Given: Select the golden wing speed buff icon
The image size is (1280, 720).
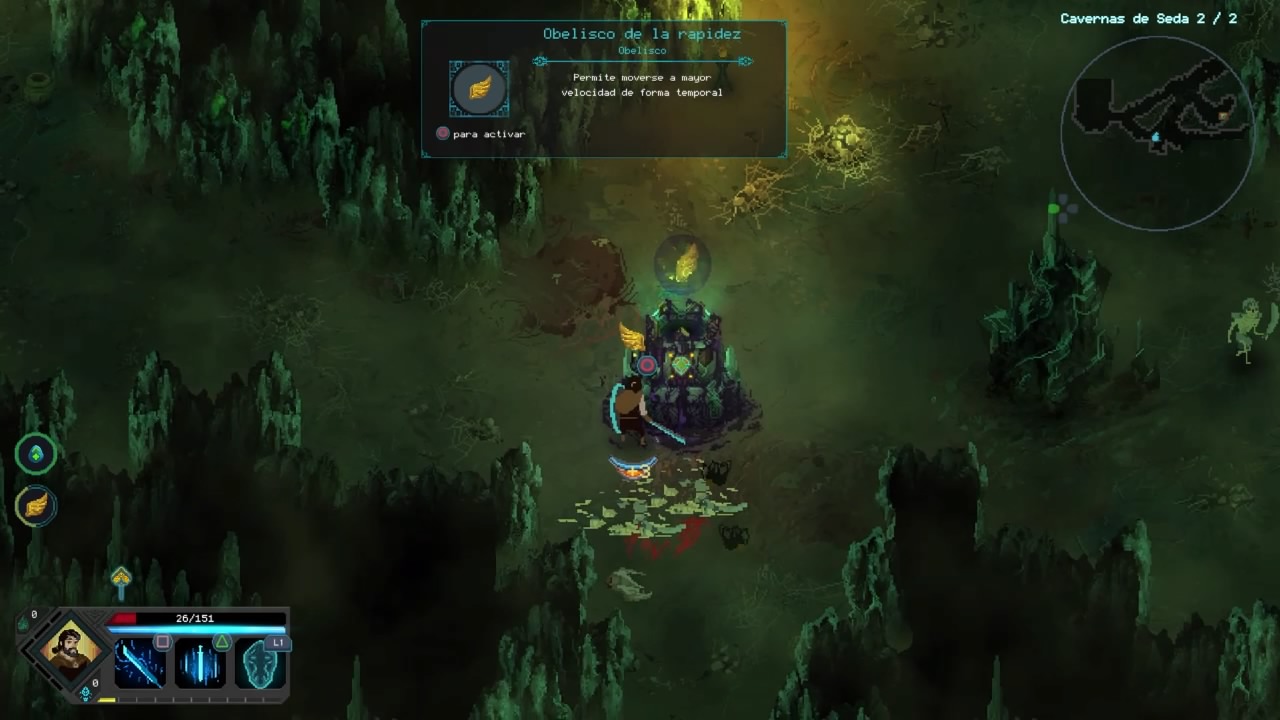Looking at the screenshot, I should click(x=36, y=506).
